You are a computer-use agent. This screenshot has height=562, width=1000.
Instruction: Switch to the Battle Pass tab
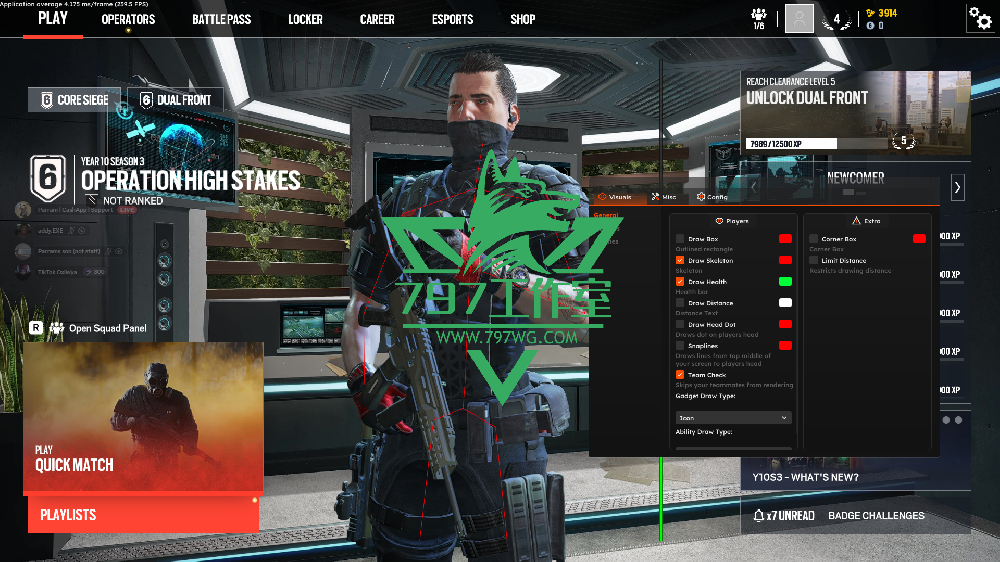pos(221,19)
